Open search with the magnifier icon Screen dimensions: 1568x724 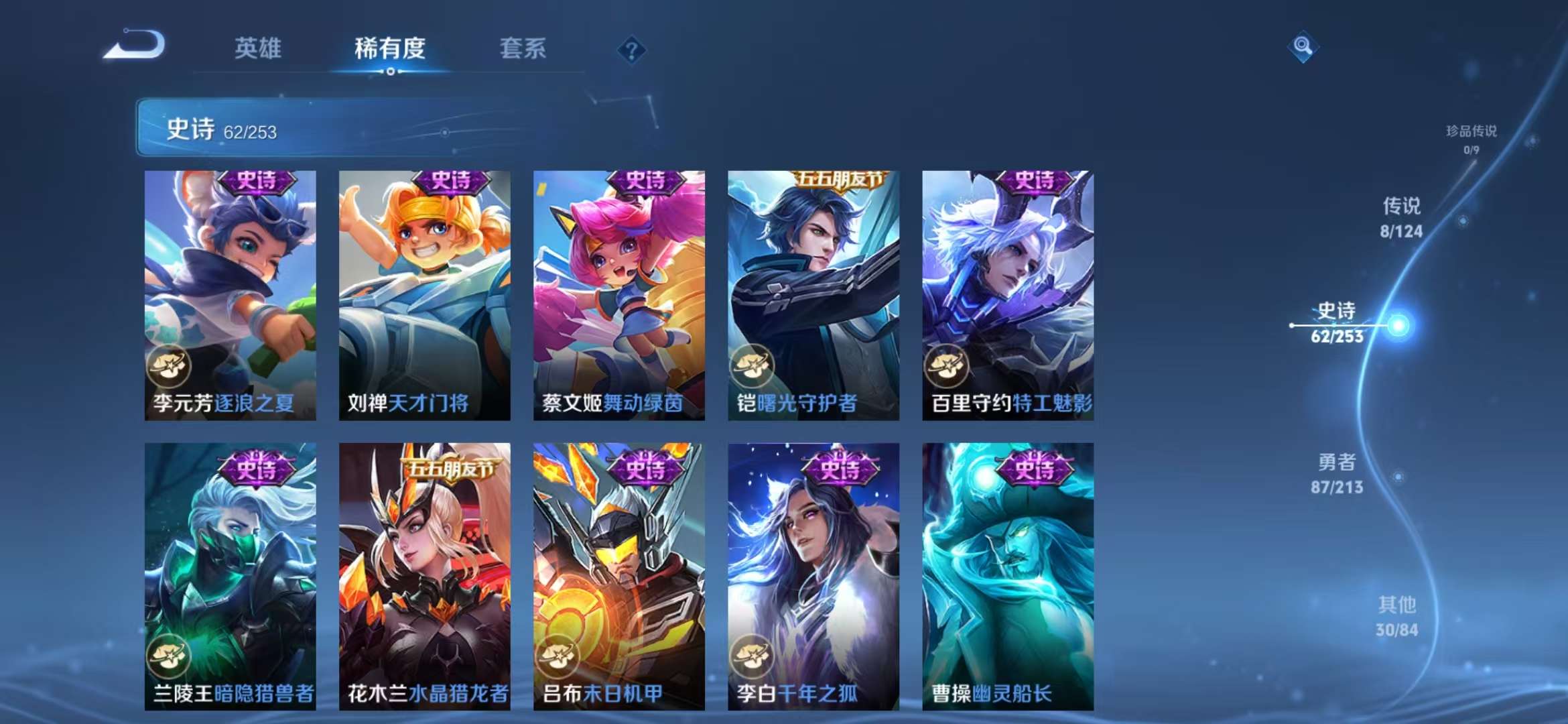pyautogui.click(x=1303, y=48)
